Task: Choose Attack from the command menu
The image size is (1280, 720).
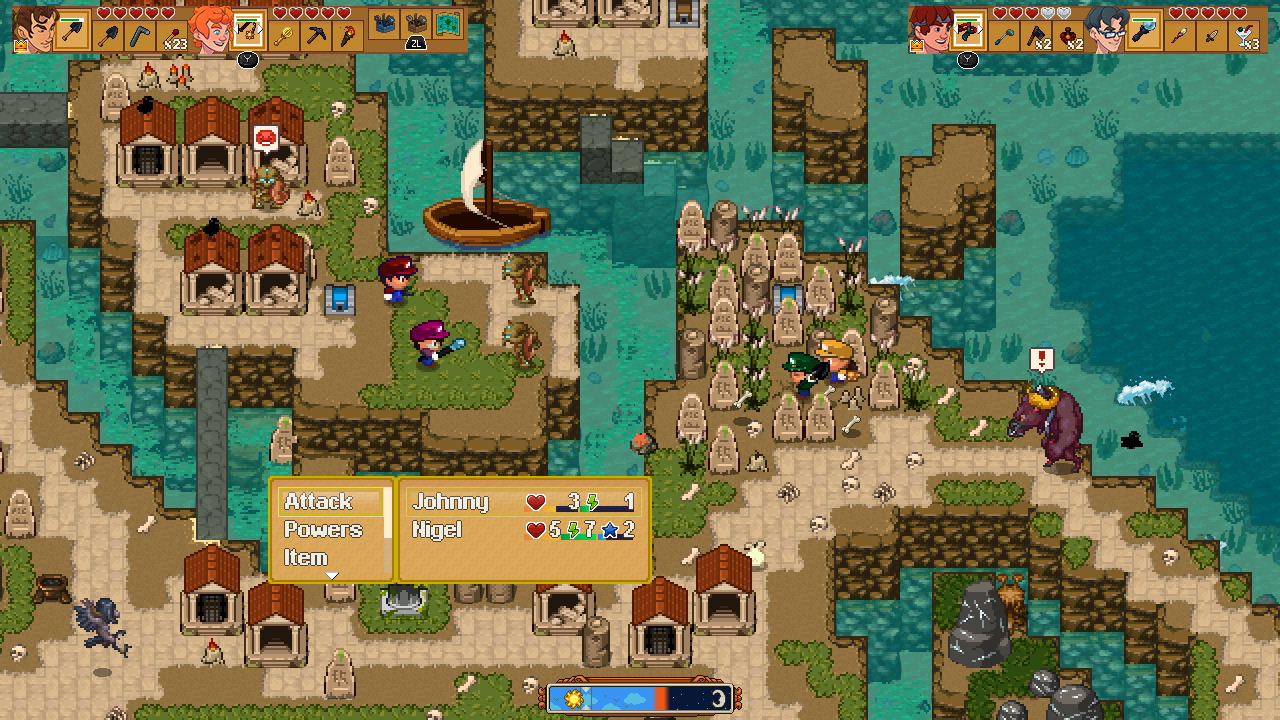Action: [x=320, y=501]
